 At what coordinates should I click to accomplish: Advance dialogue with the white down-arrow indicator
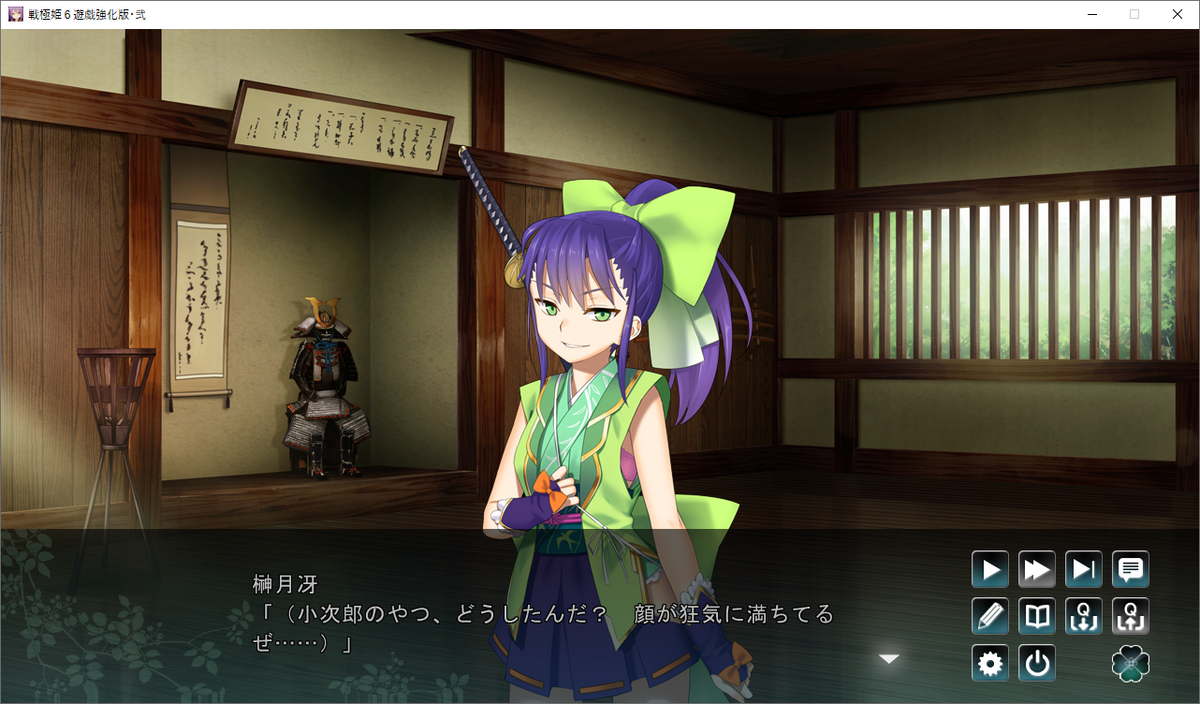pyautogui.click(x=888, y=658)
